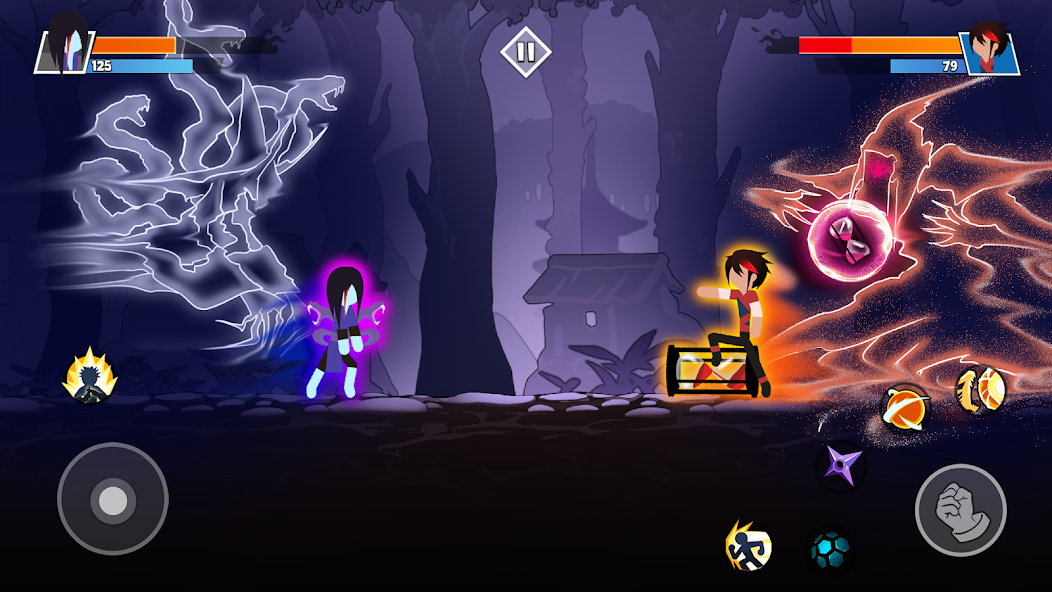Activate the cyan hexagon shield skill
This screenshot has height=592, width=1052.
click(x=831, y=551)
